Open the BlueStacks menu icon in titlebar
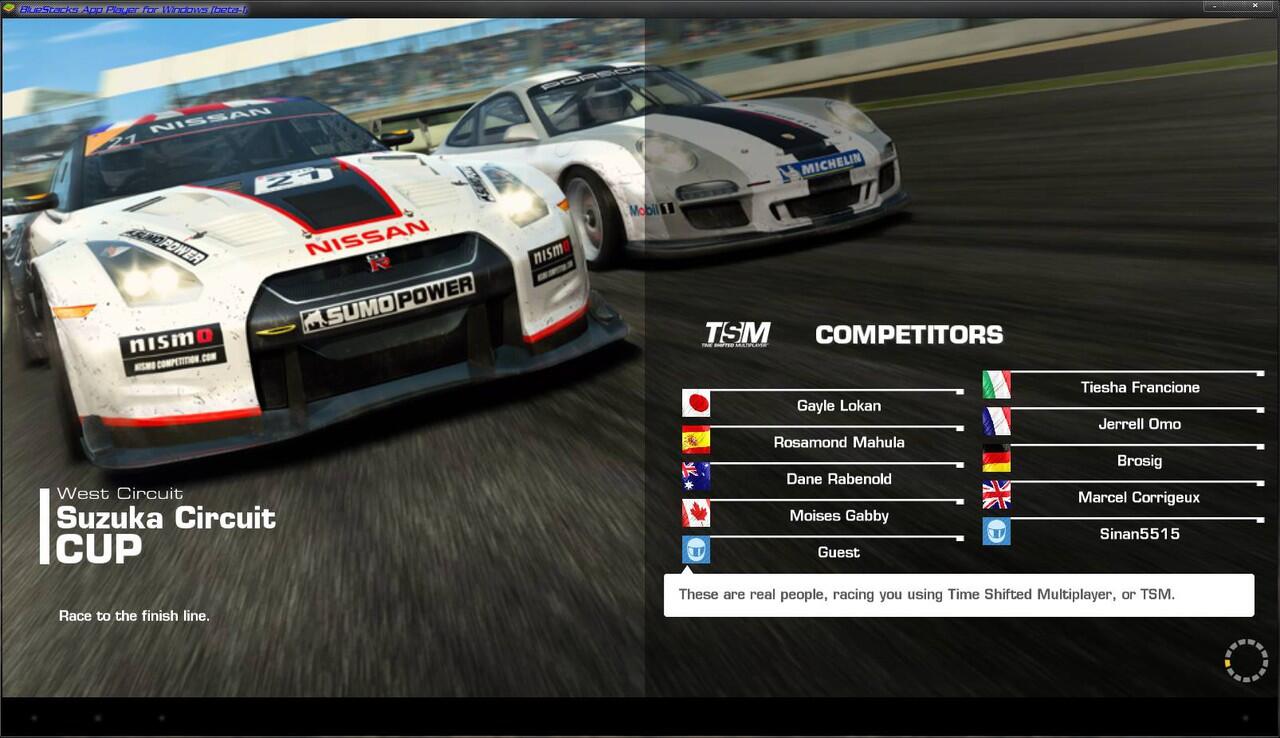This screenshot has height=738, width=1280. 8,7
